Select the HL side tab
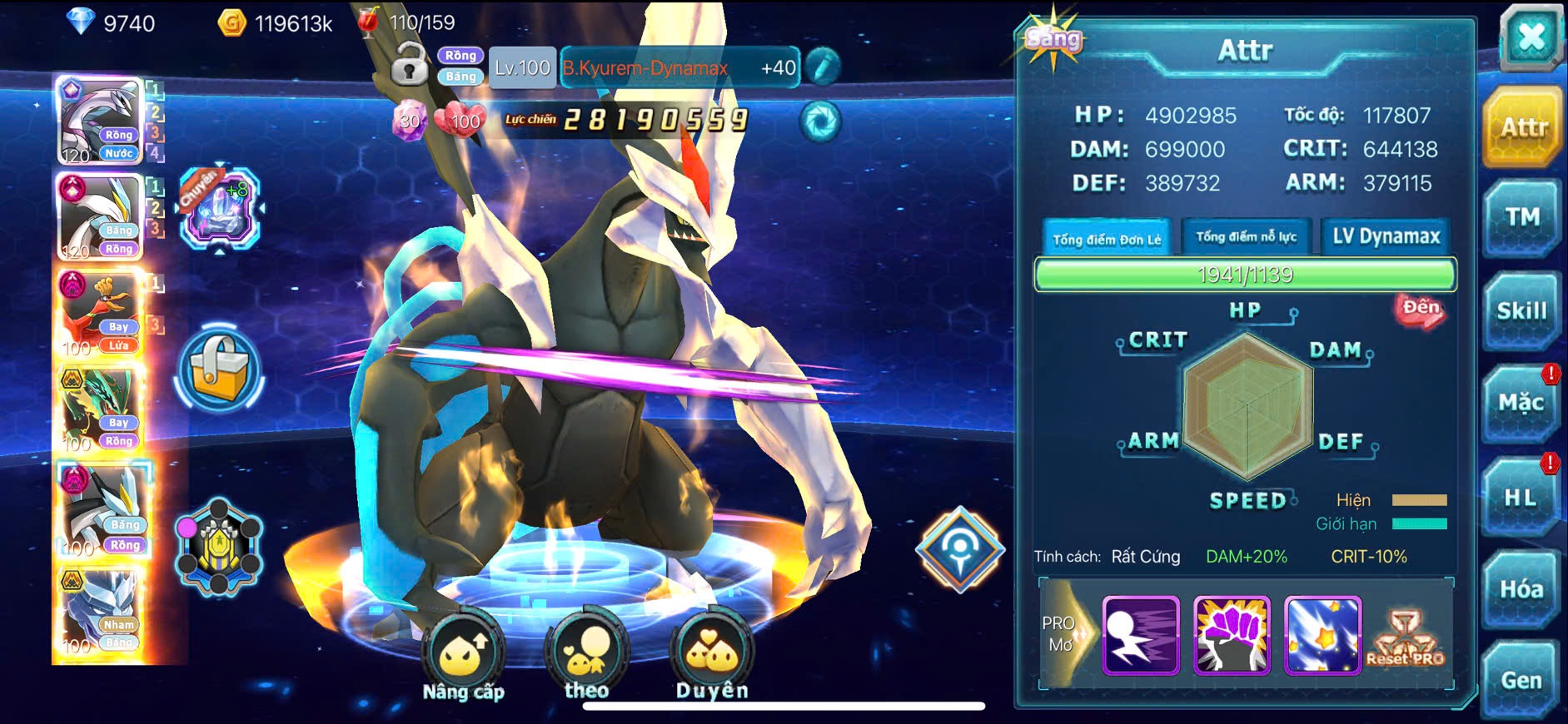1568x724 pixels. coord(1521,498)
